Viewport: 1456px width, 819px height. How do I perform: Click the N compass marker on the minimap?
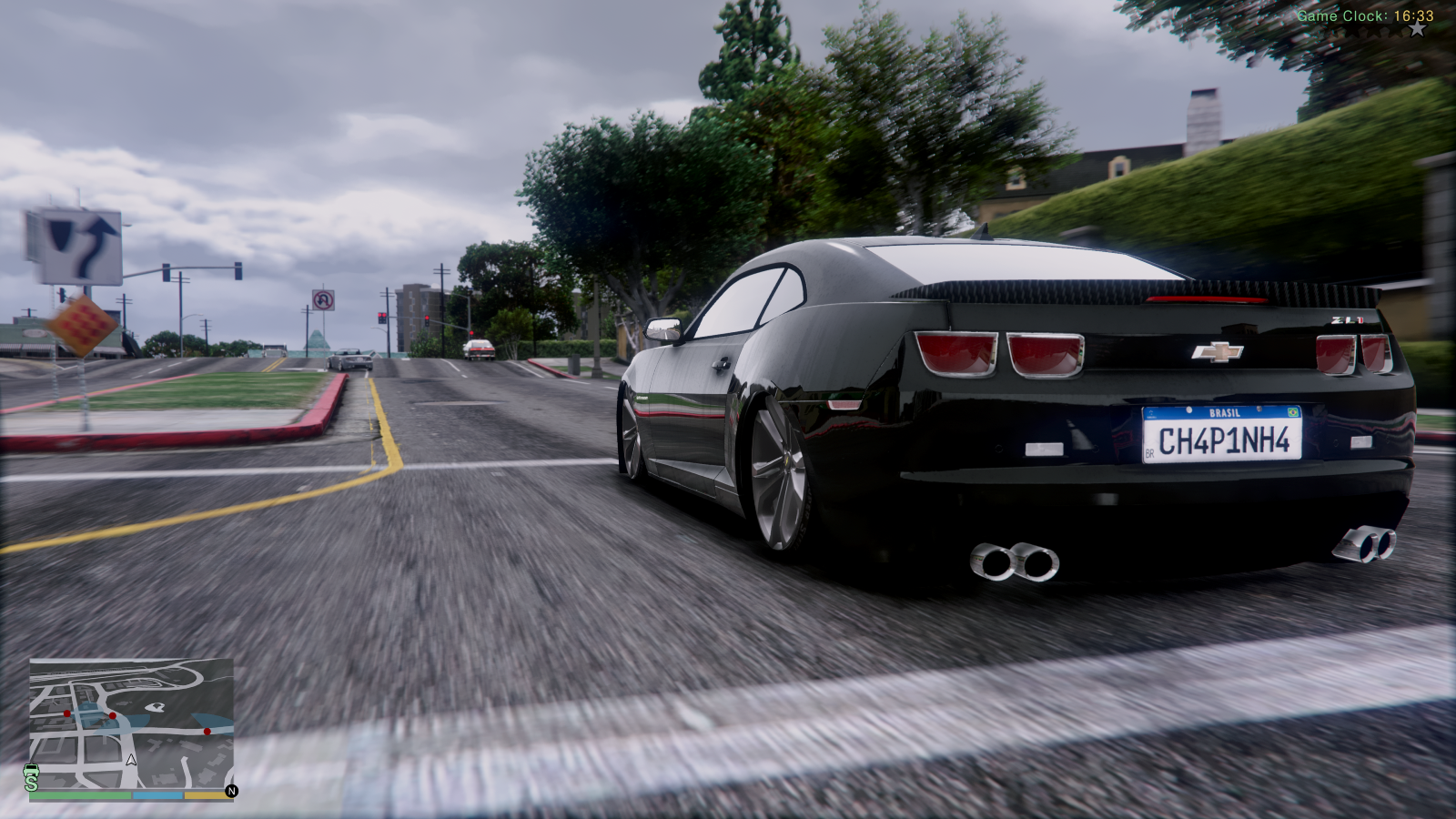[233, 791]
